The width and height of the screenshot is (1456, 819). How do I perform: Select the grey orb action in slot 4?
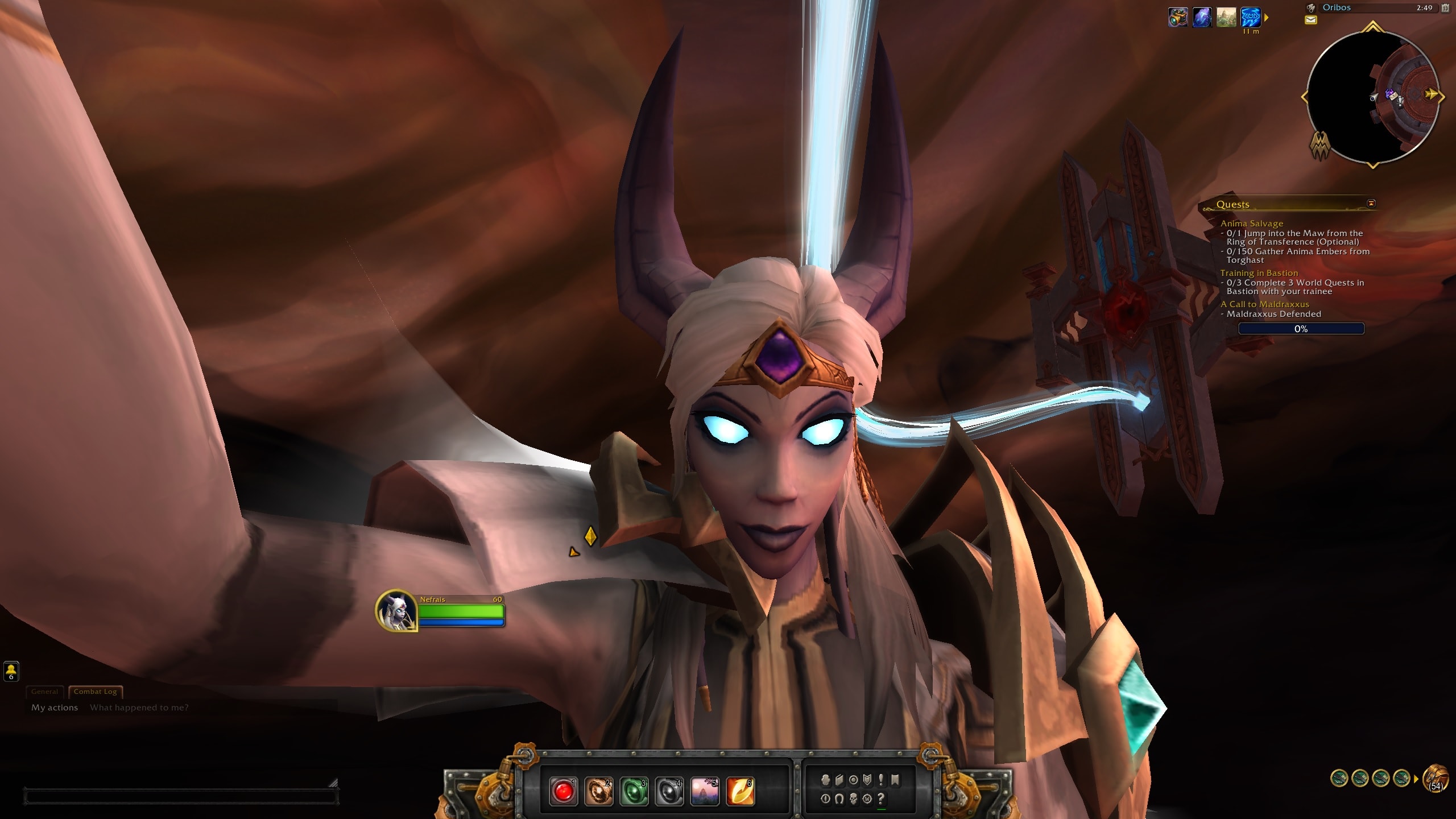tap(669, 792)
